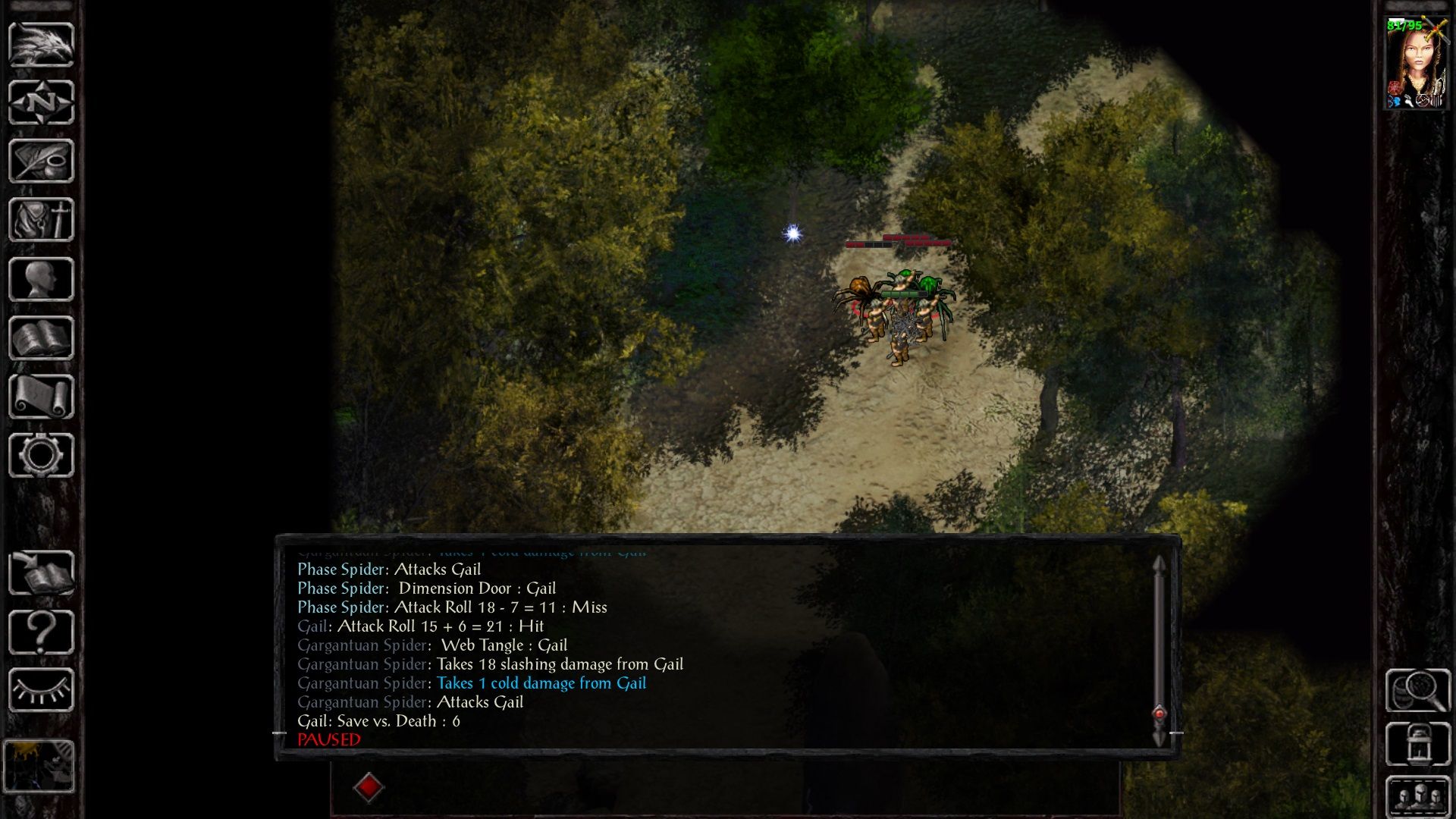Open the priest scroll with the scroll icon

[x=41, y=397]
